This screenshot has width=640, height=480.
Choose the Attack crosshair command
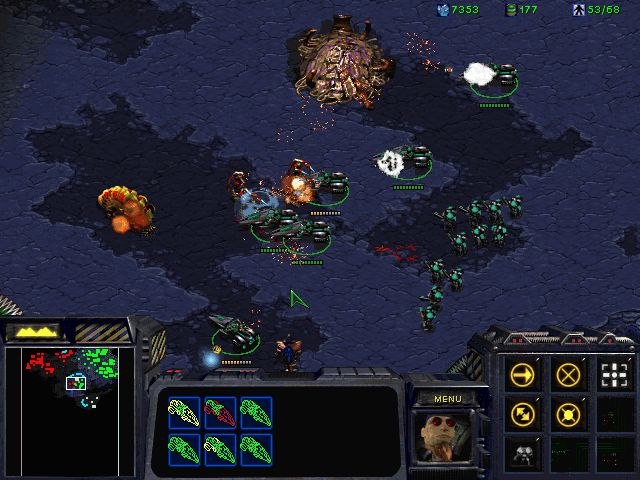(613, 375)
